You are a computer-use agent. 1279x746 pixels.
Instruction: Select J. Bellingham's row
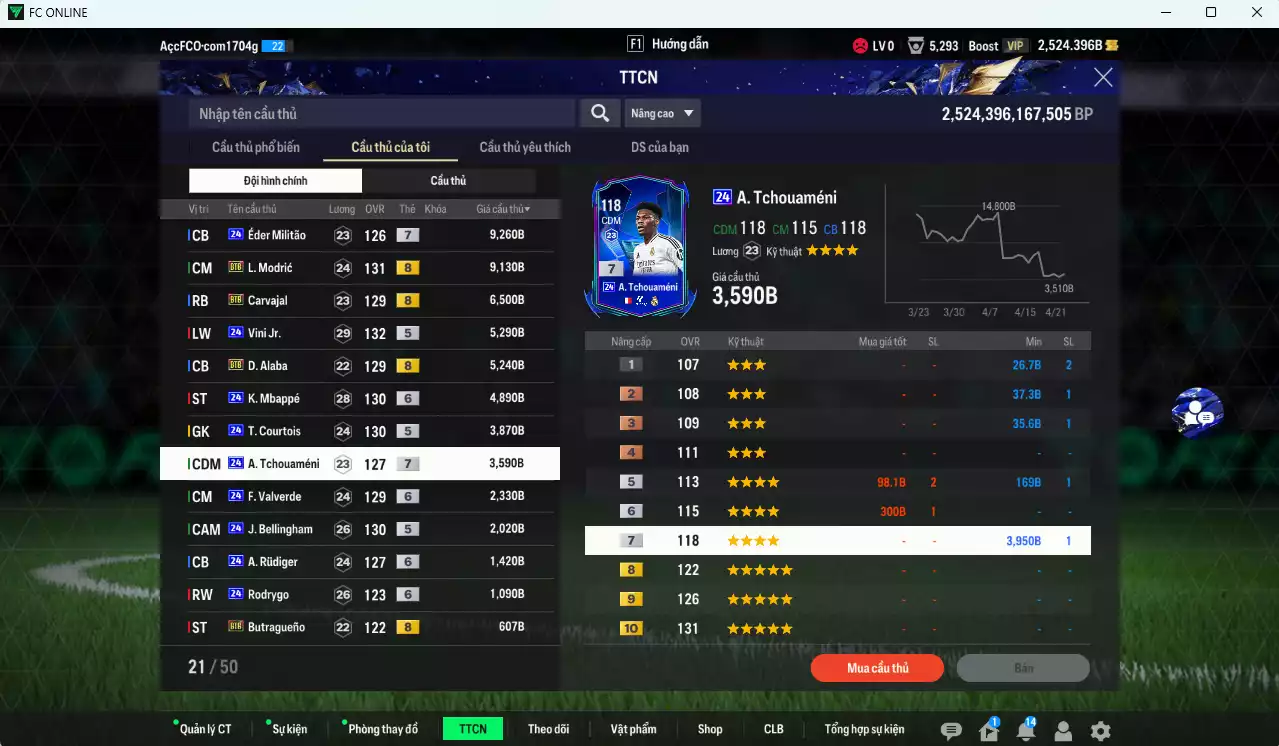tap(360, 529)
